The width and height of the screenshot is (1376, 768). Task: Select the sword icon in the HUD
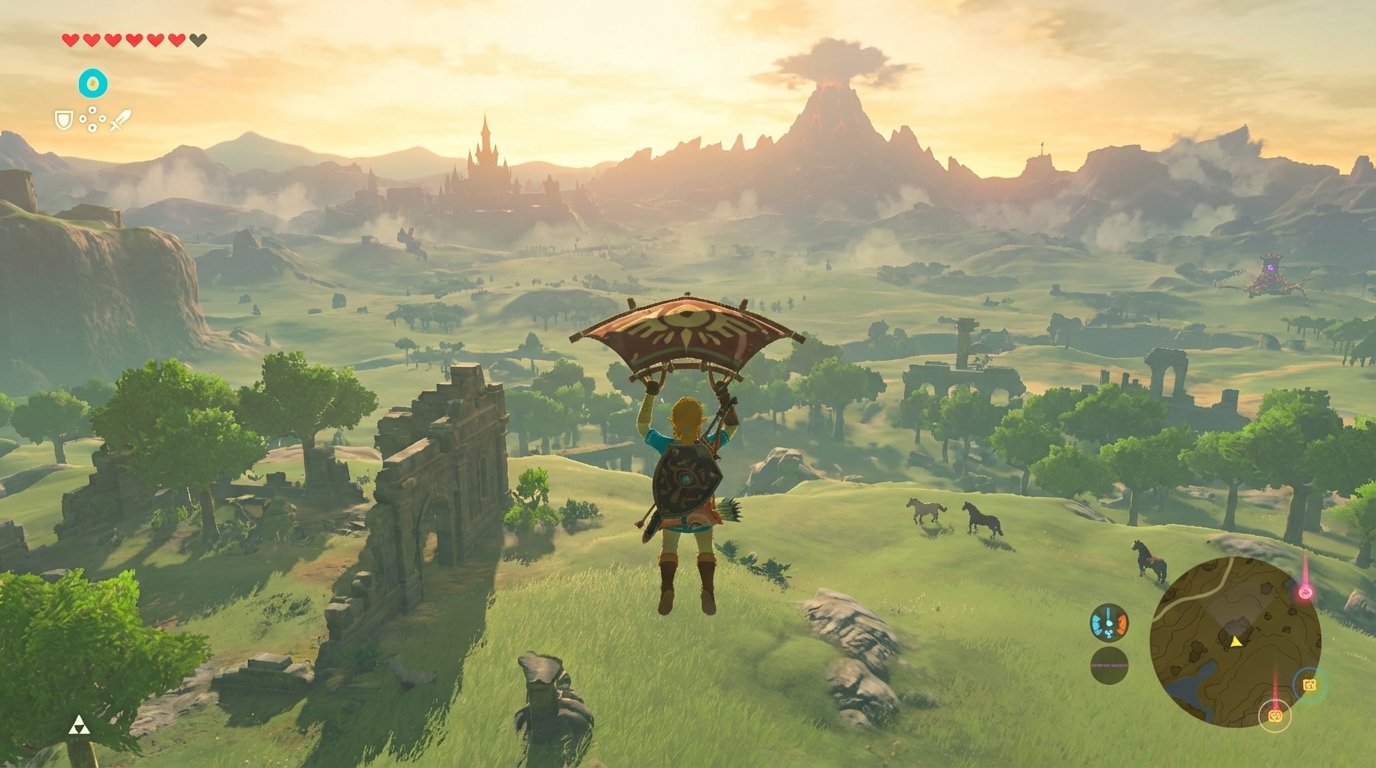120,120
